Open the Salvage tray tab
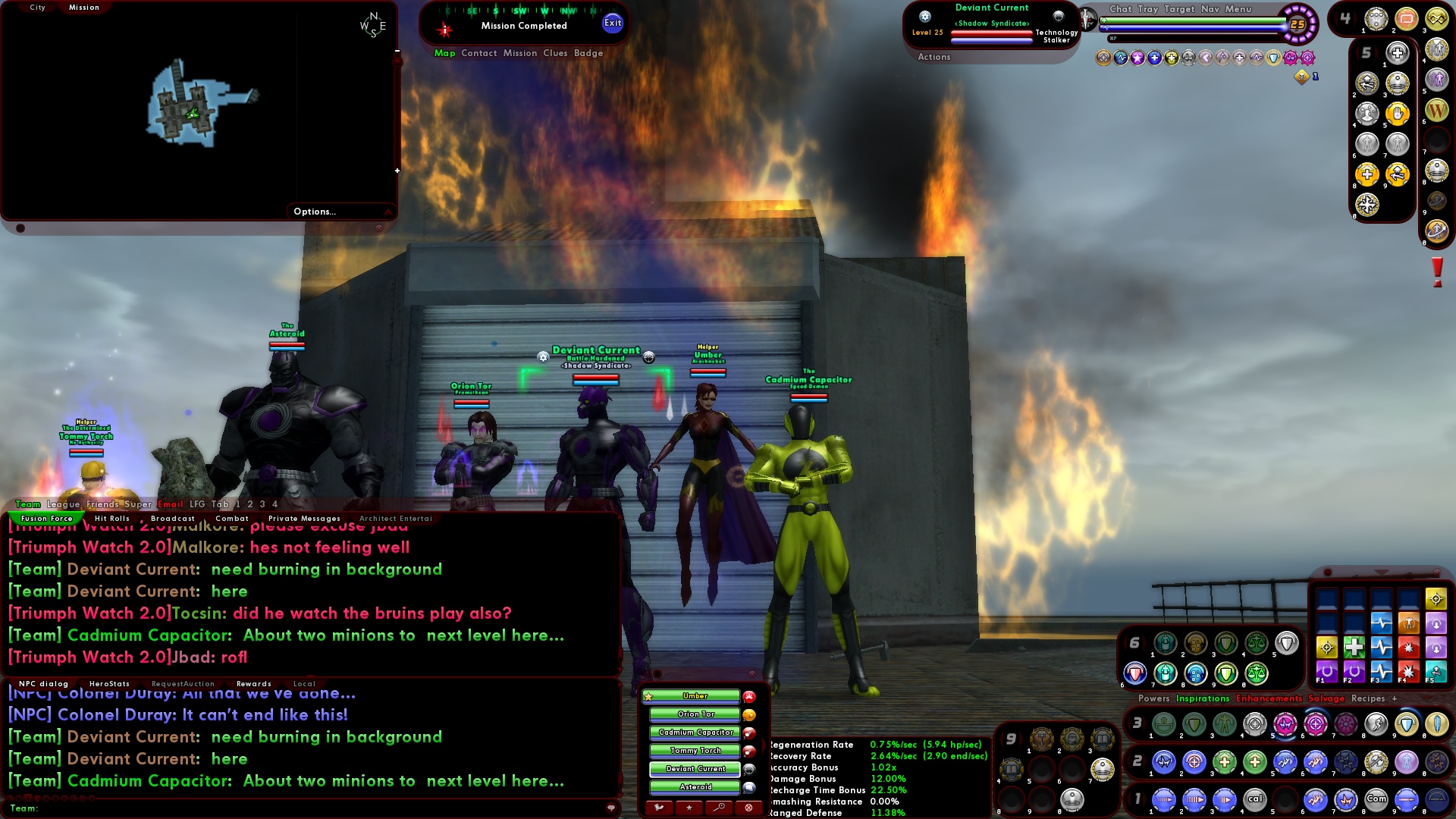1456x819 pixels. pyautogui.click(x=1326, y=698)
